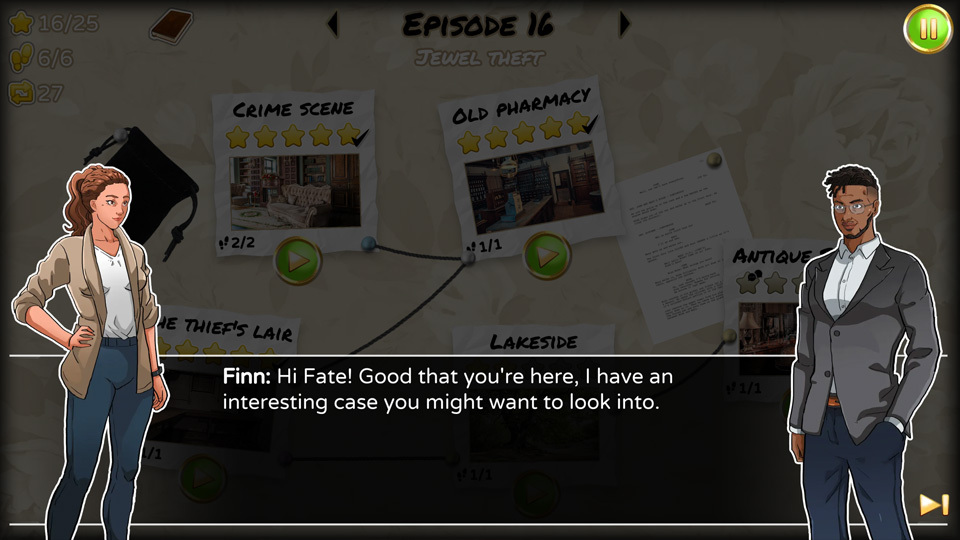
Task: Go to the next episode
Action: (x=625, y=24)
